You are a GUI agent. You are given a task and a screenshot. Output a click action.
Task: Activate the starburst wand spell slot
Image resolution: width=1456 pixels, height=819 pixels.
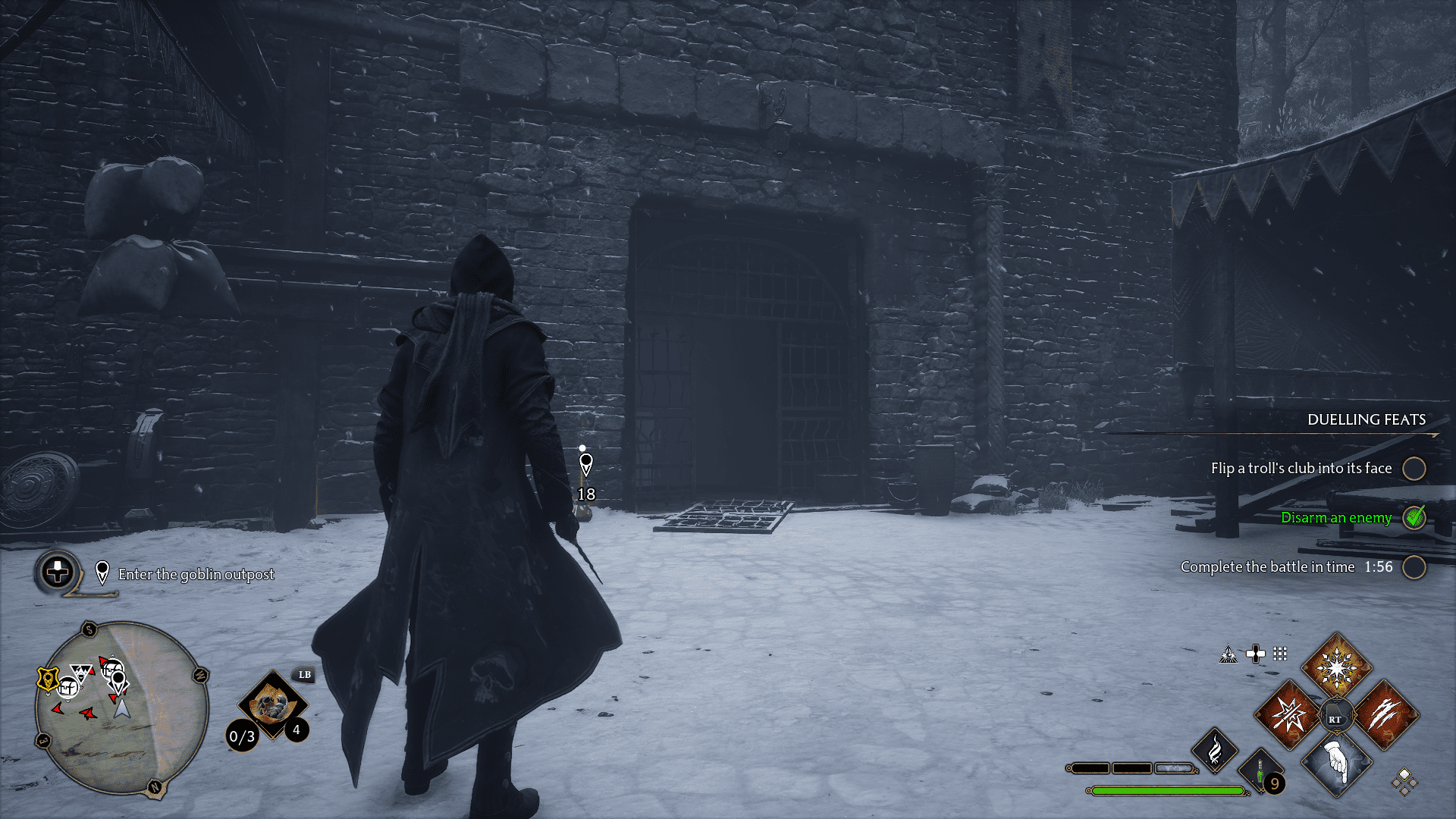coord(1288,715)
